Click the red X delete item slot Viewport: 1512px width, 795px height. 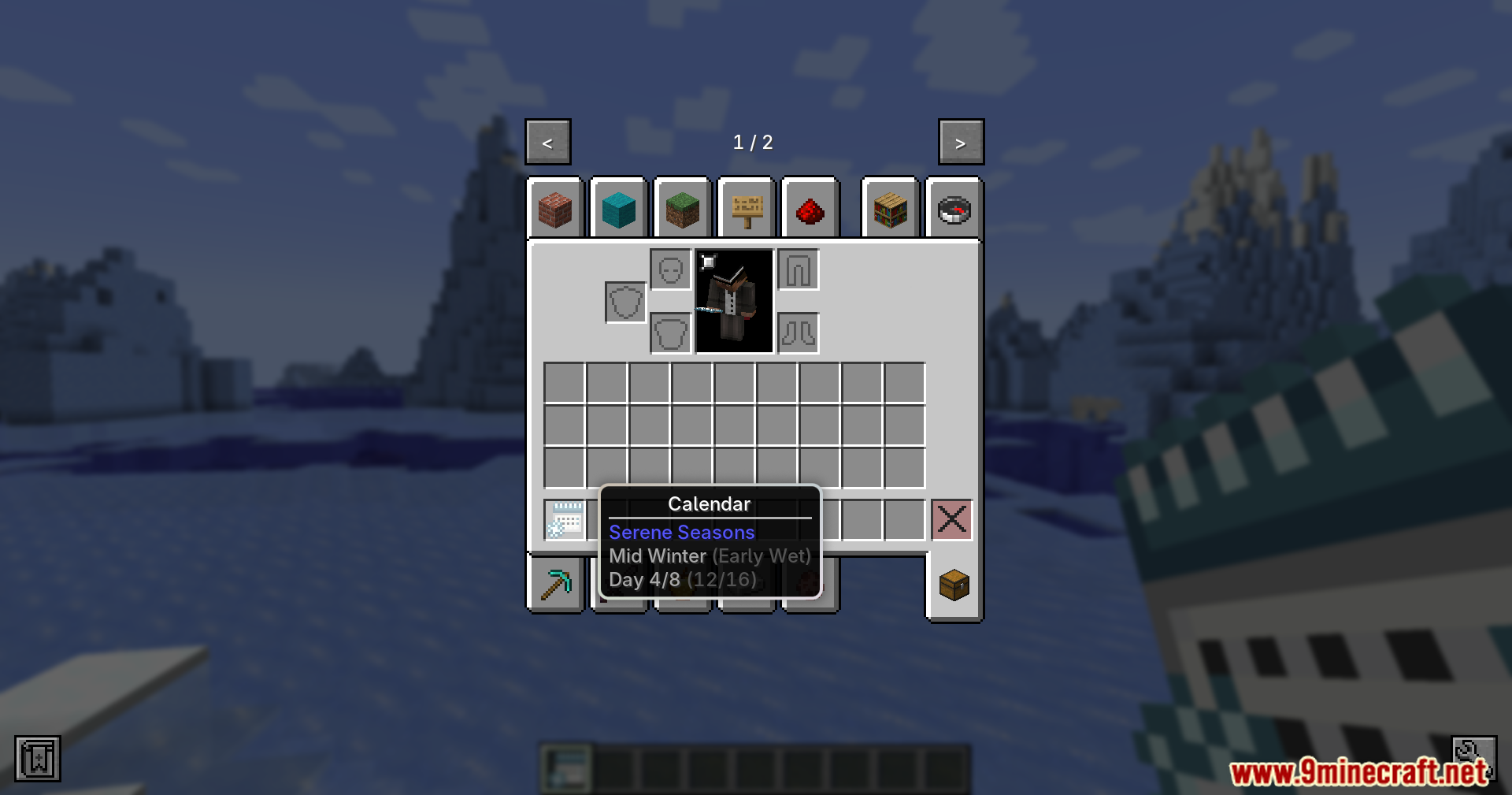point(952,519)
